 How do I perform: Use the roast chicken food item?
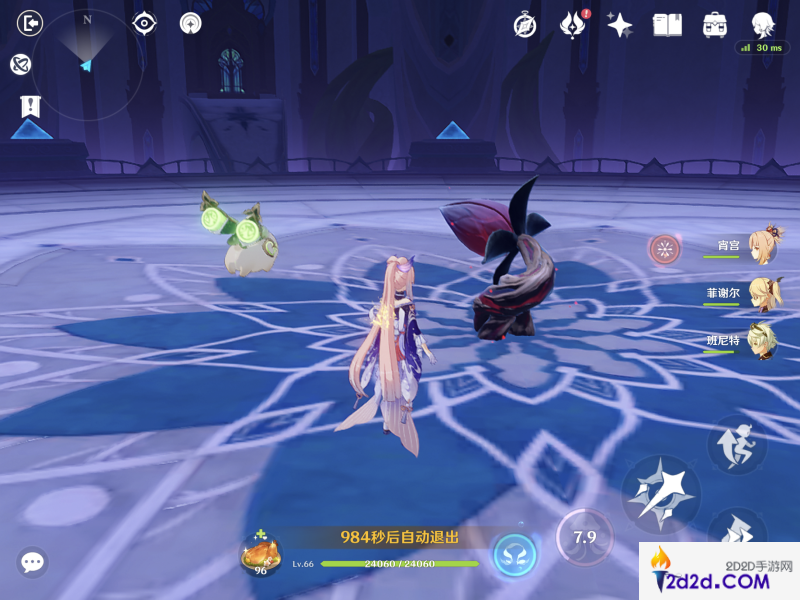[x=259, y=552]
